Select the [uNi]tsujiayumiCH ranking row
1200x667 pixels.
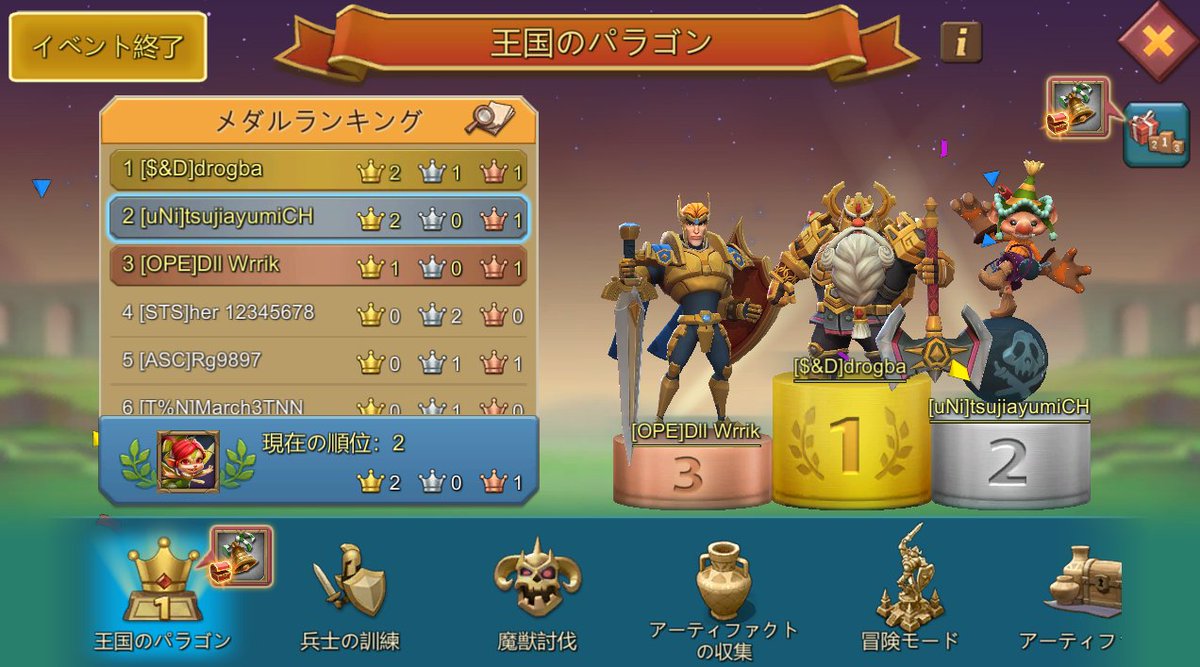tap(318, 217)
